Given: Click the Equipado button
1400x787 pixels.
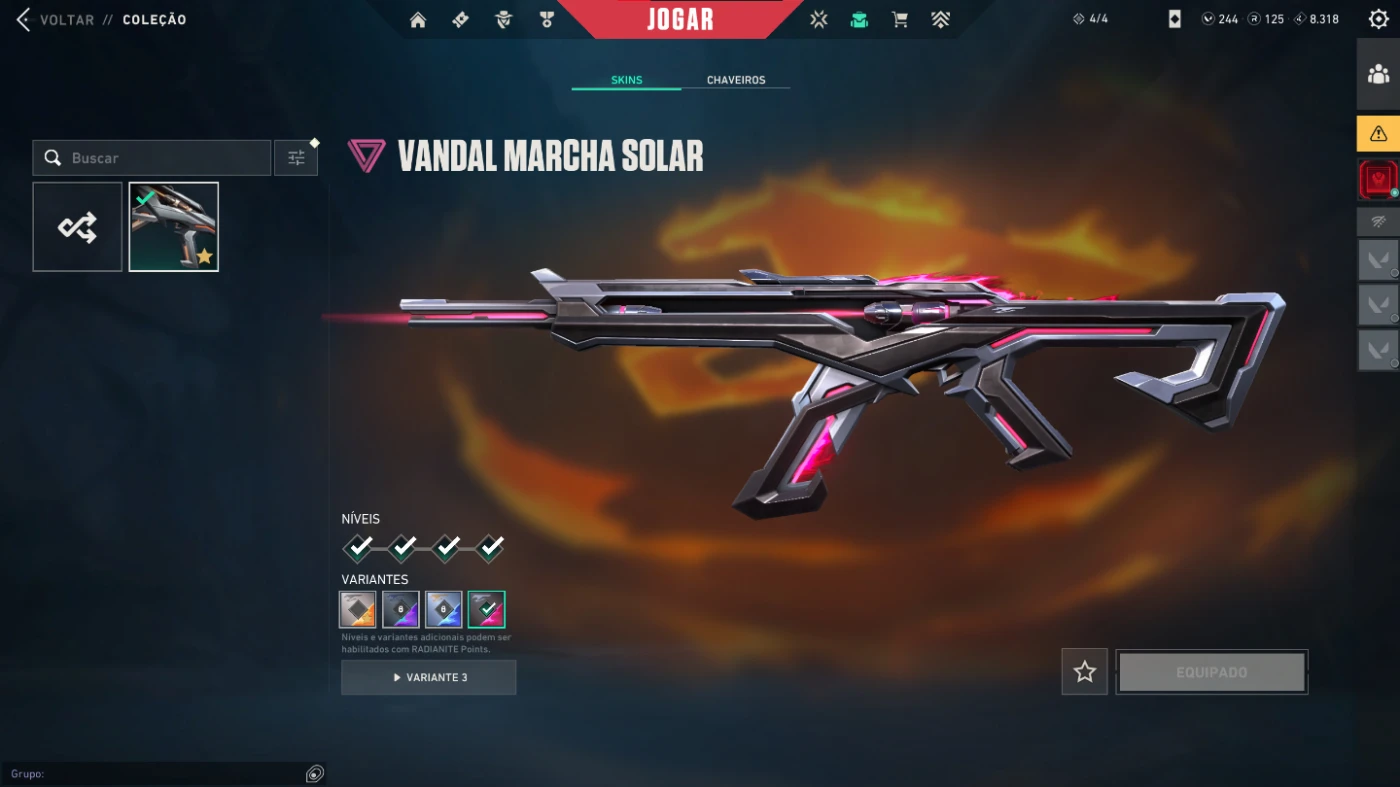Looking at the screenshot, I should [x=1211, y=672].
